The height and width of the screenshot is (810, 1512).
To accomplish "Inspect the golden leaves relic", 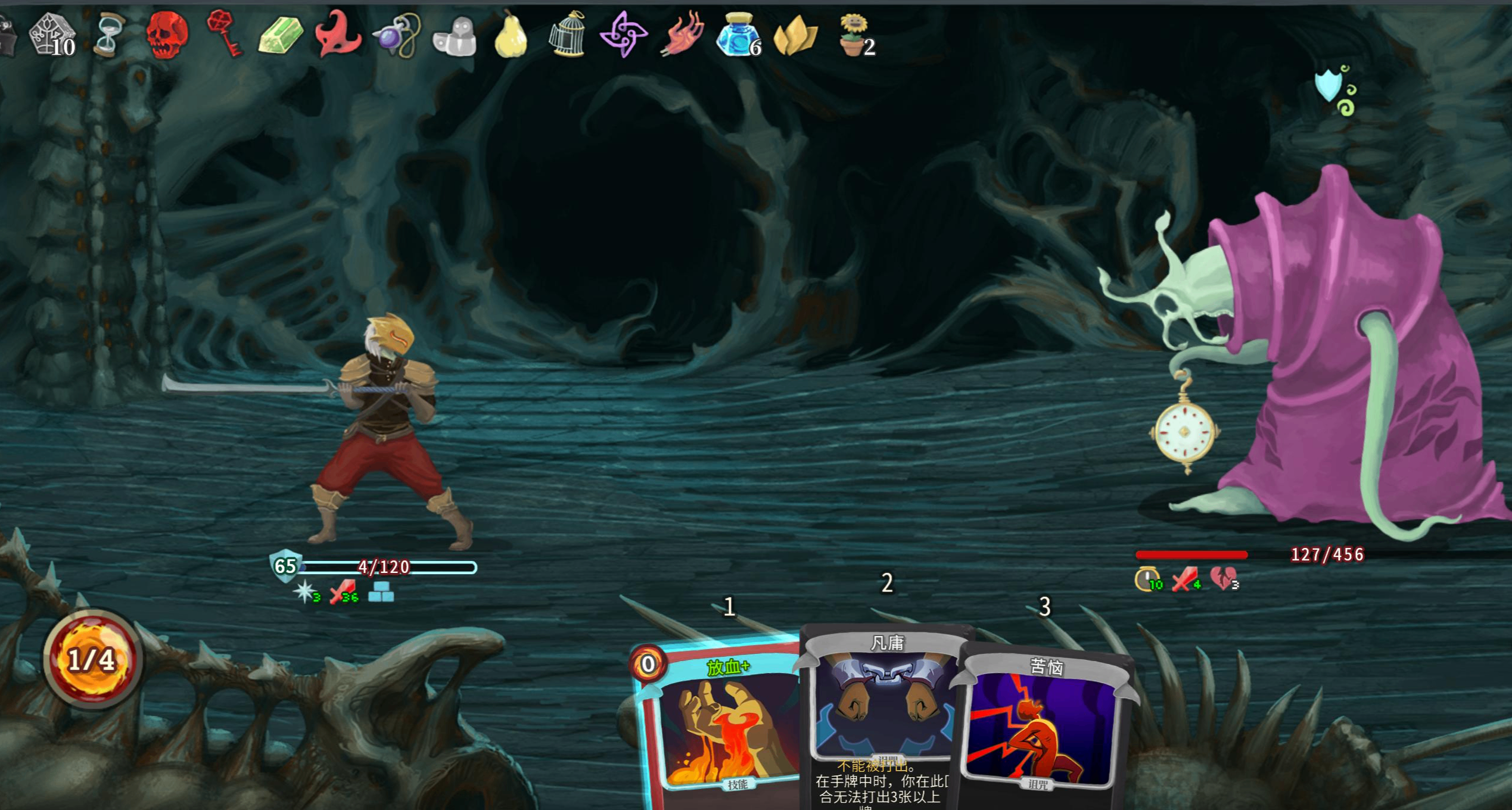I will tap(795, 36).
